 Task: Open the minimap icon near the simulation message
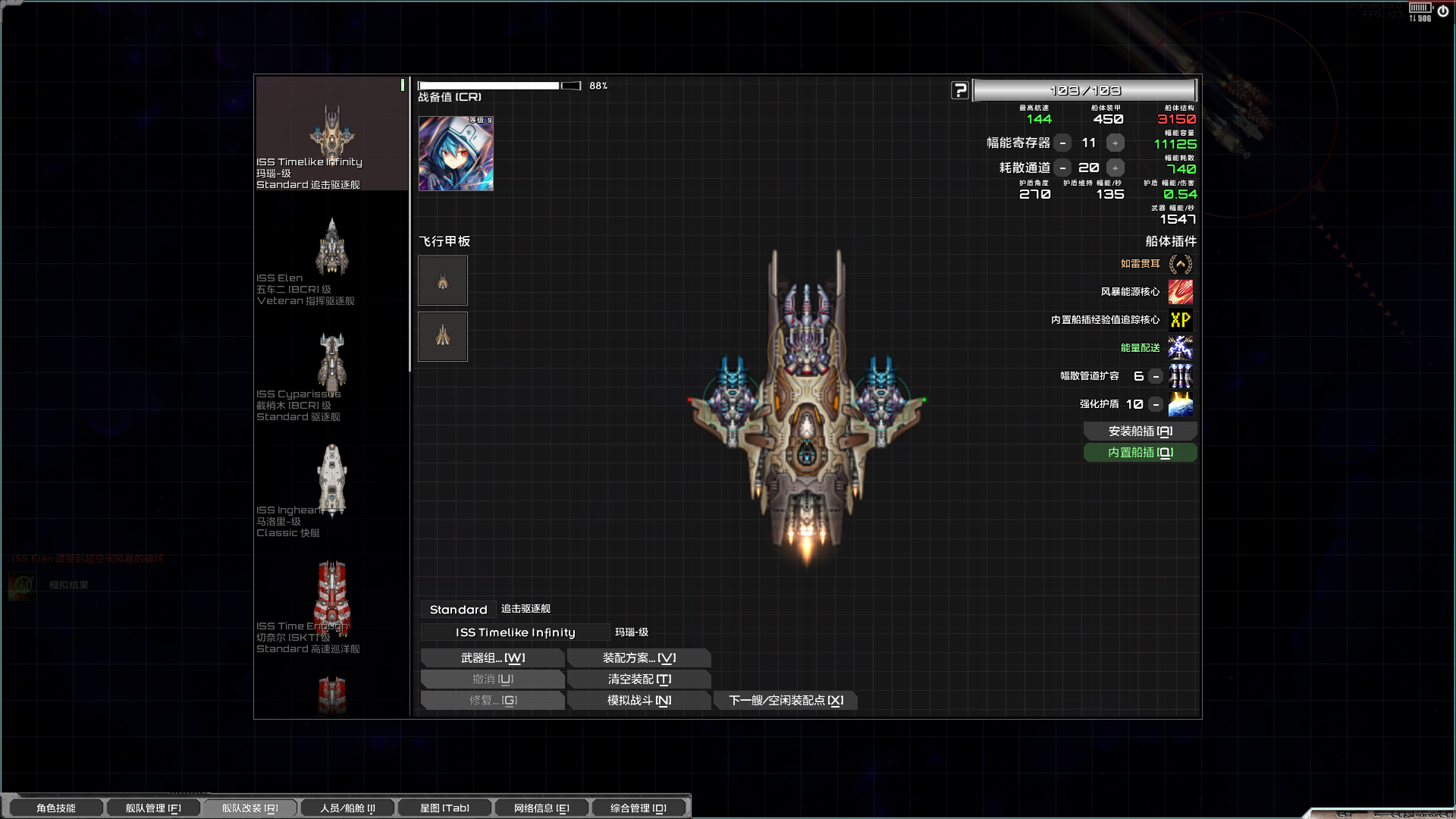pos(23,585)
